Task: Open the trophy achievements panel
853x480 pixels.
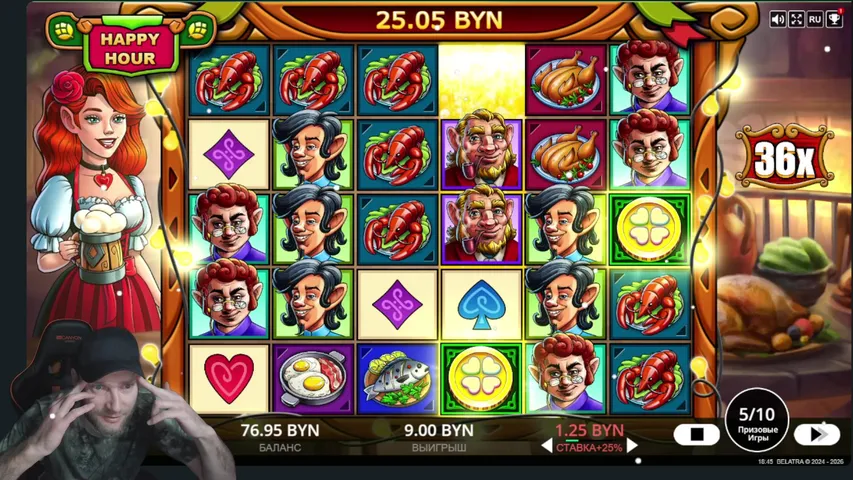Action: [834, 18]
